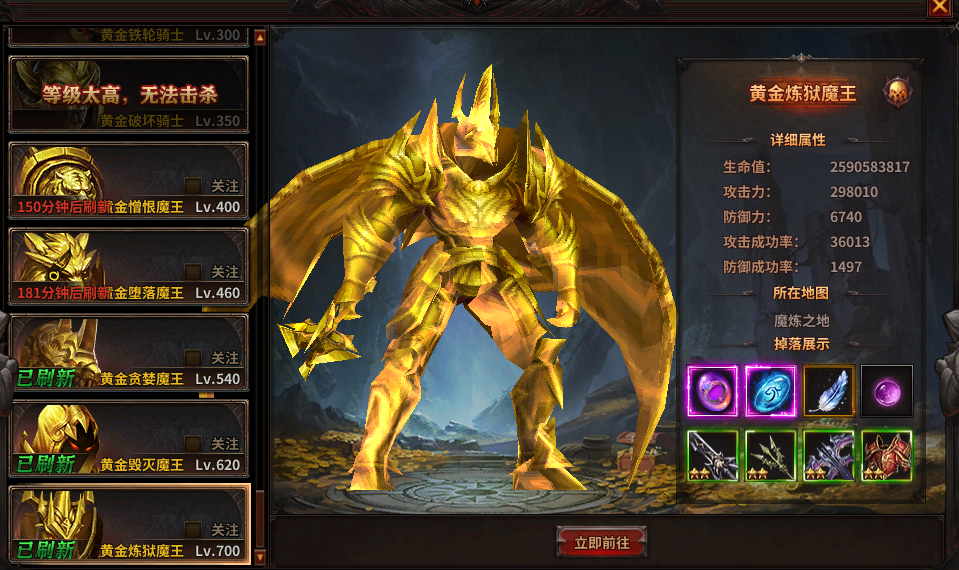View the small purple orb drop item

click(x=886, y=391)
